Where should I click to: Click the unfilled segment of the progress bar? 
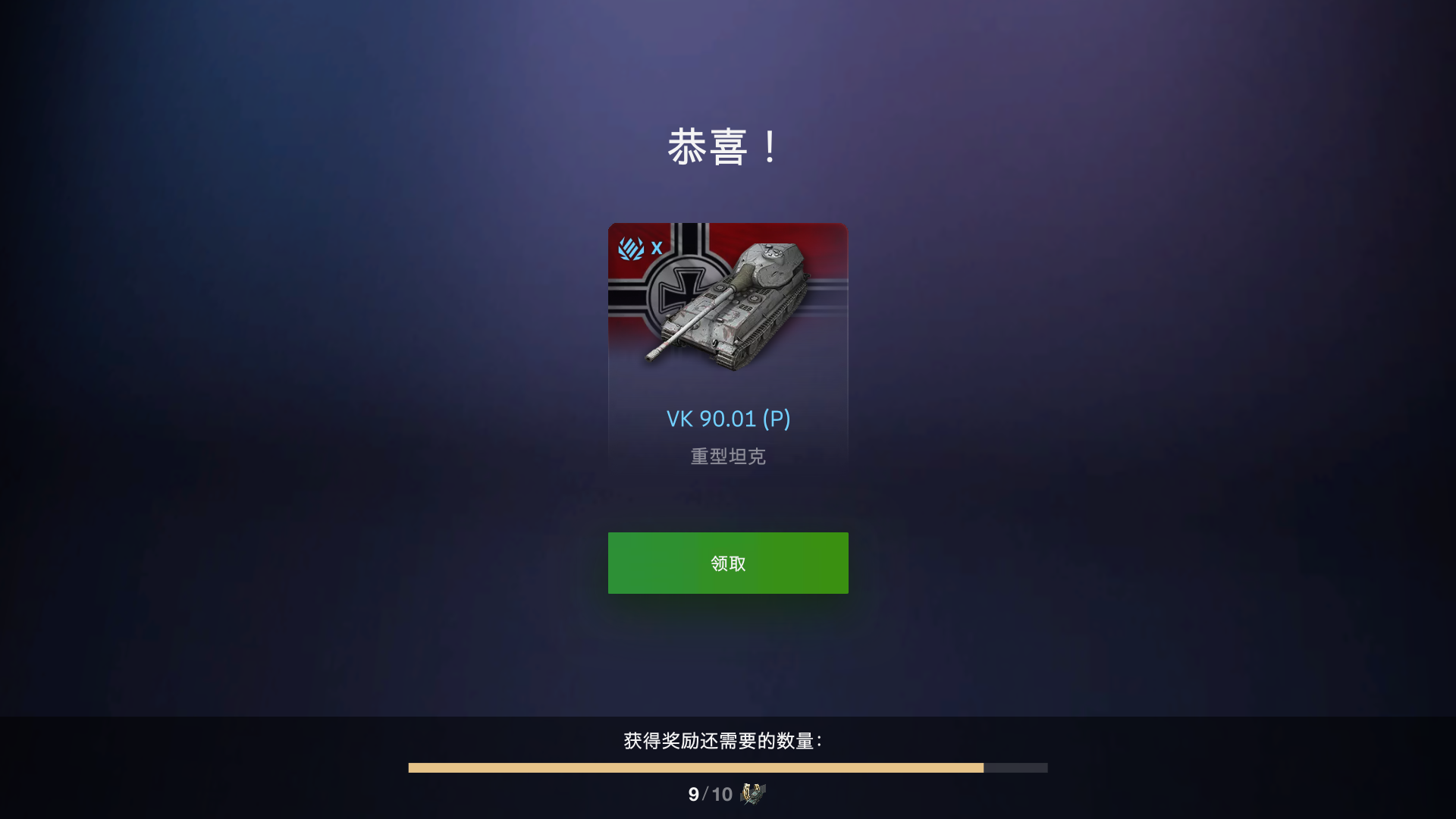pyautogui.click(x=1016, y=767)
